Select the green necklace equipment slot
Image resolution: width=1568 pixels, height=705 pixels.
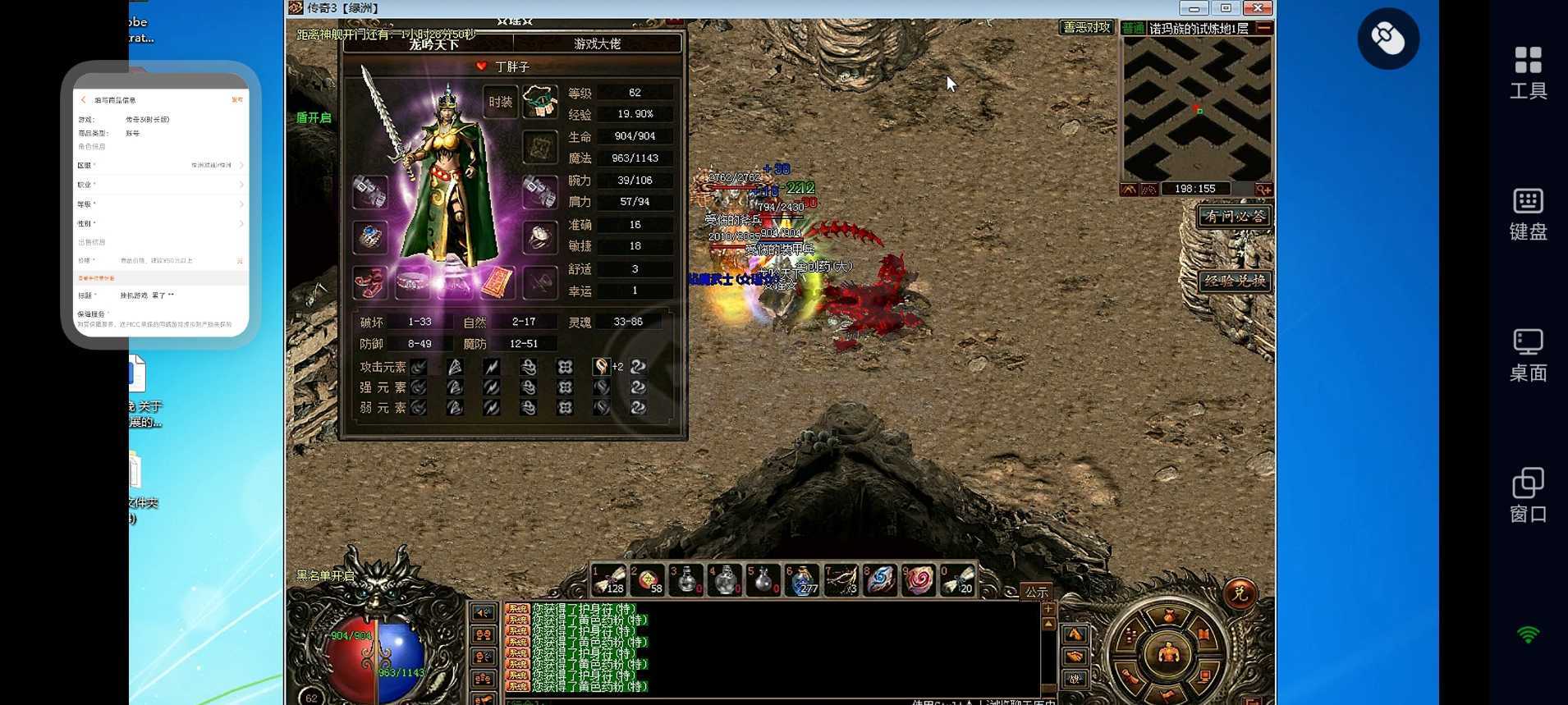(x=539, y=101)
